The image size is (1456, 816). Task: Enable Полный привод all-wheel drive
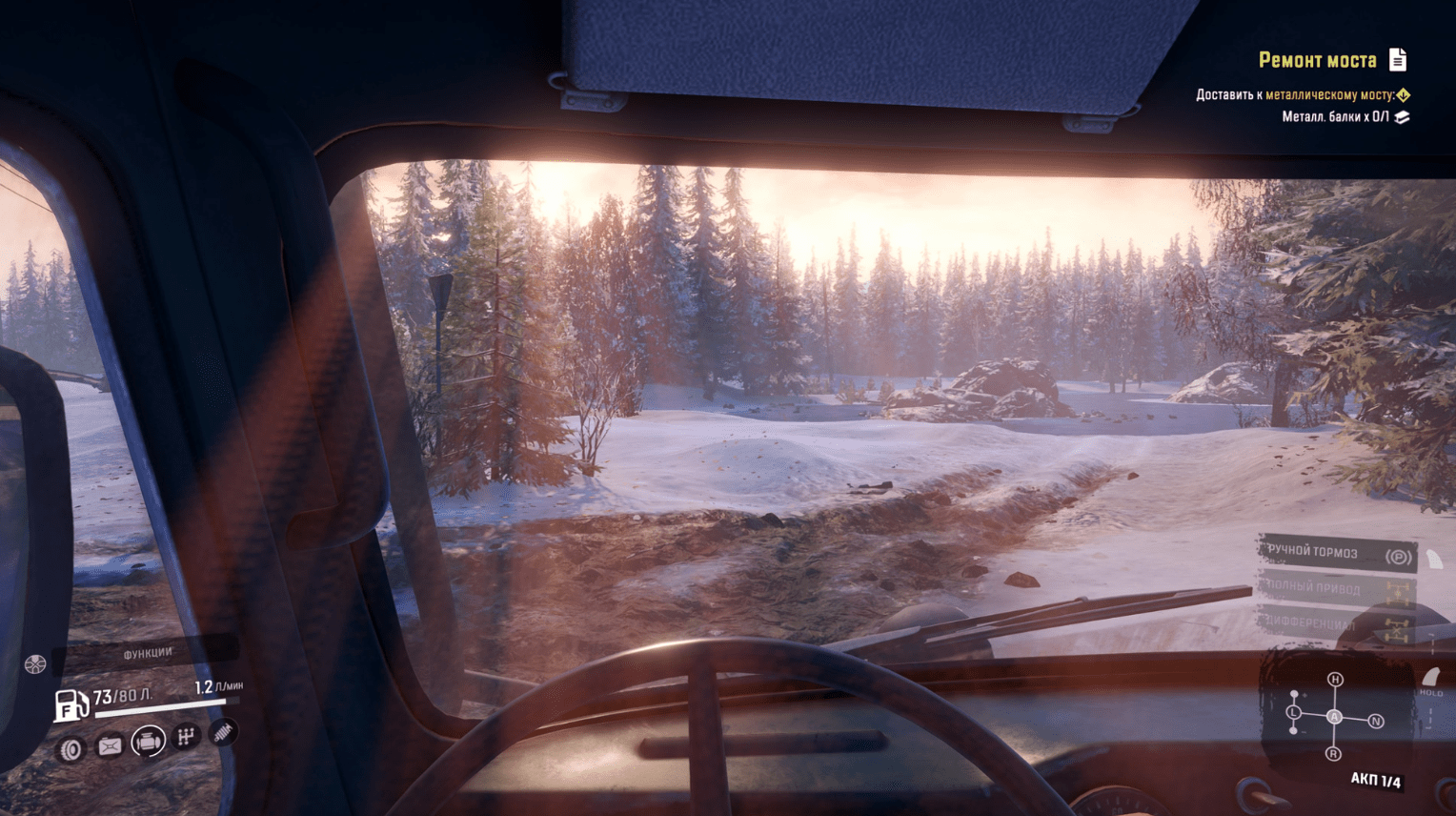click(x=1334, y=589)
